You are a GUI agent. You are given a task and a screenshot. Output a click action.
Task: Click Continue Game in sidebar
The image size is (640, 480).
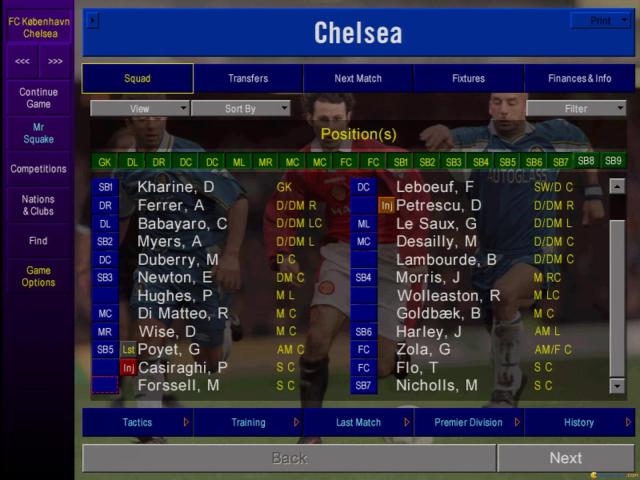[38, 97]
